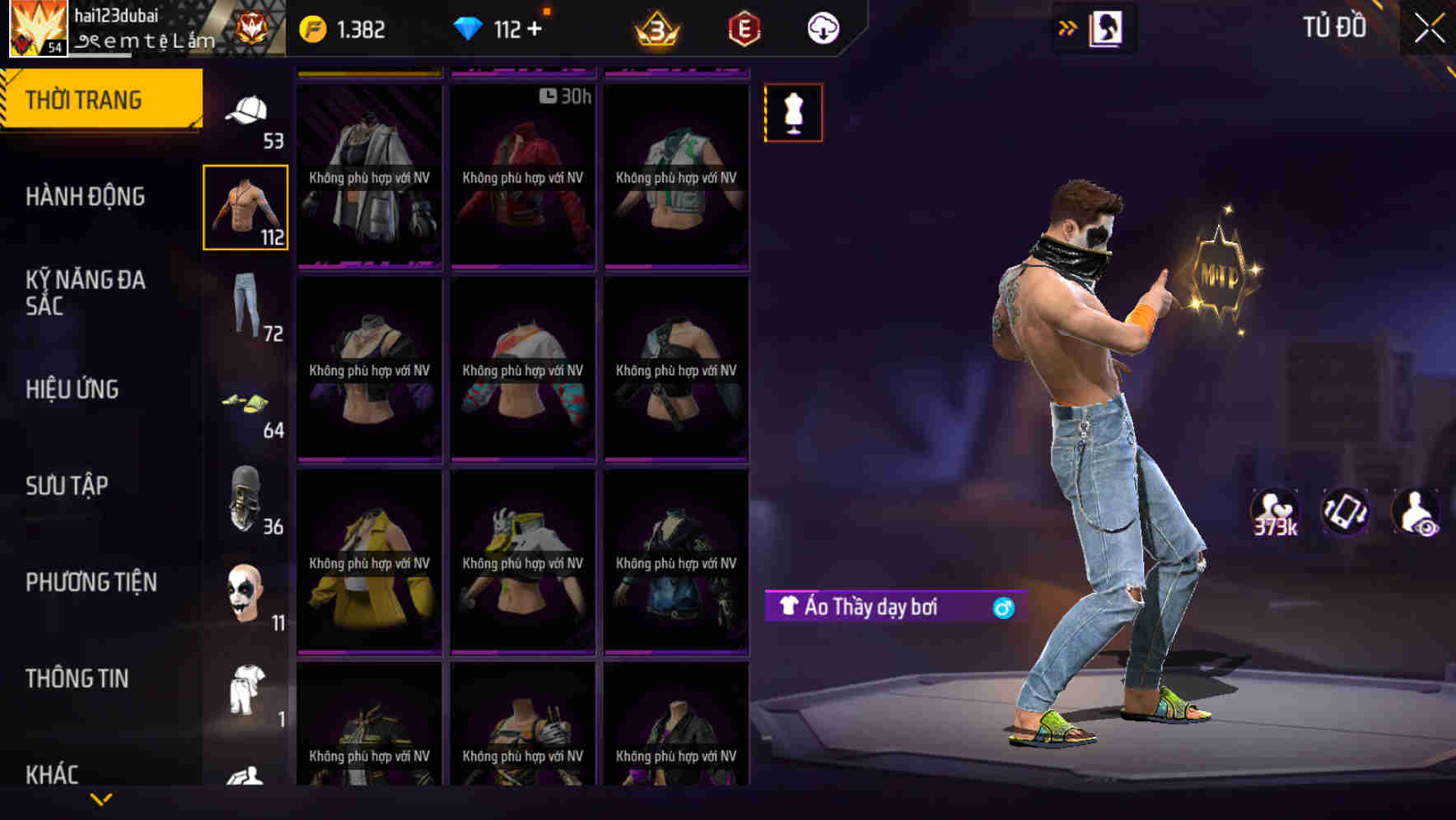Click the double chevron collapse arrow in top bar

(1067, 26)
